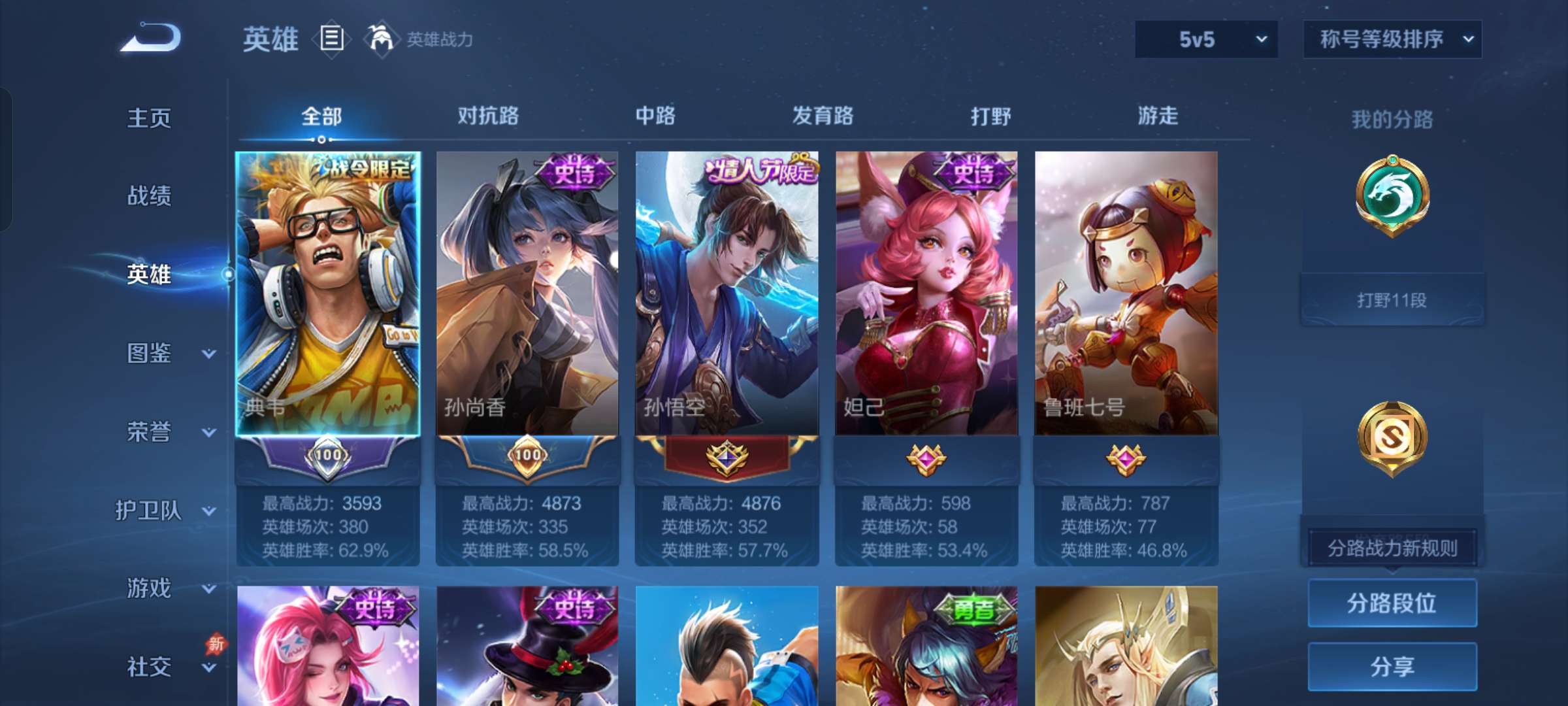Open the 称号等级排序 sorting dropdown
The image size is (1568, 706).
pyautogui.click(x=1392, y=39)
